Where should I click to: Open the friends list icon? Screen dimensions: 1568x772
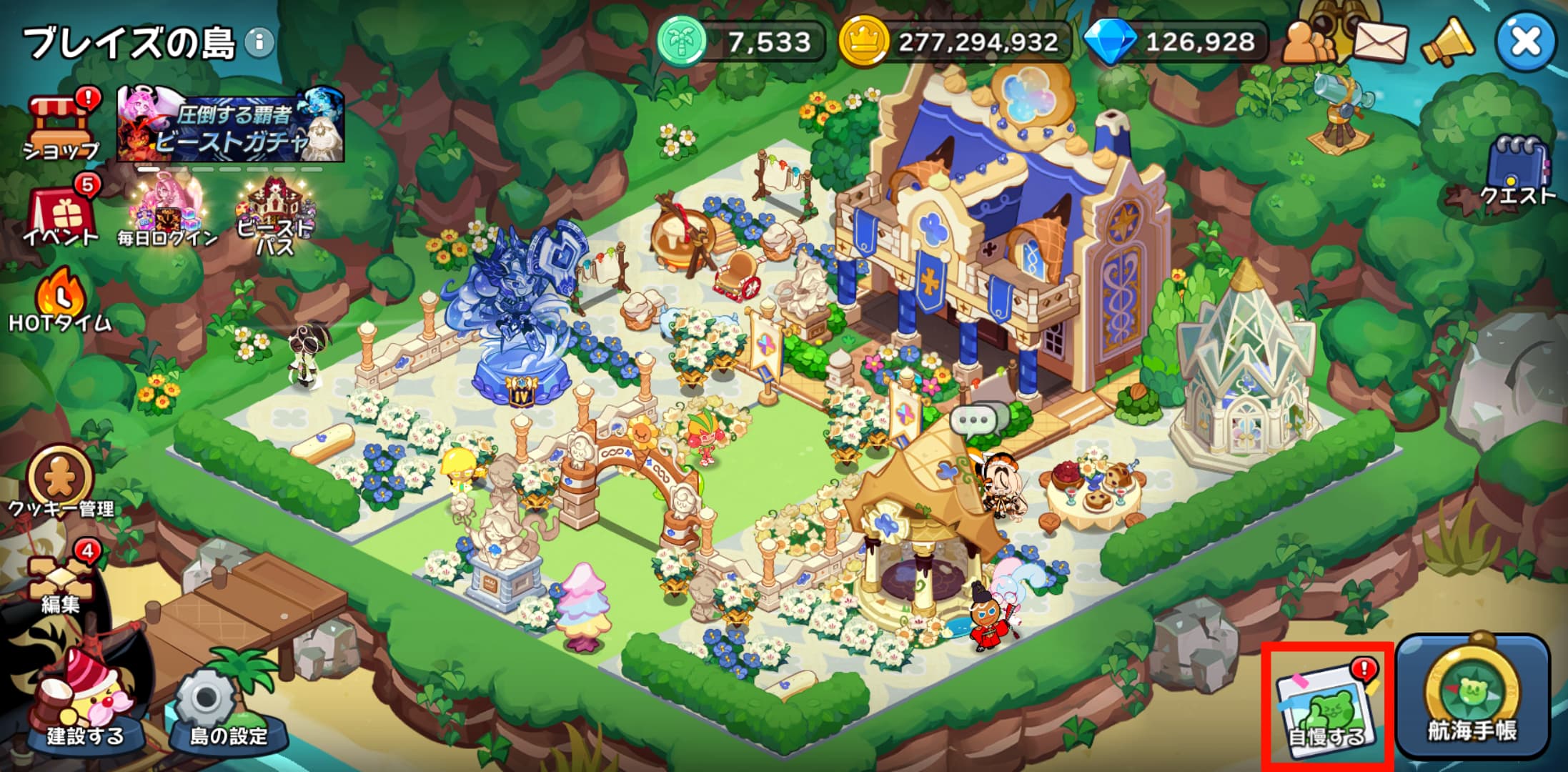1309,43
